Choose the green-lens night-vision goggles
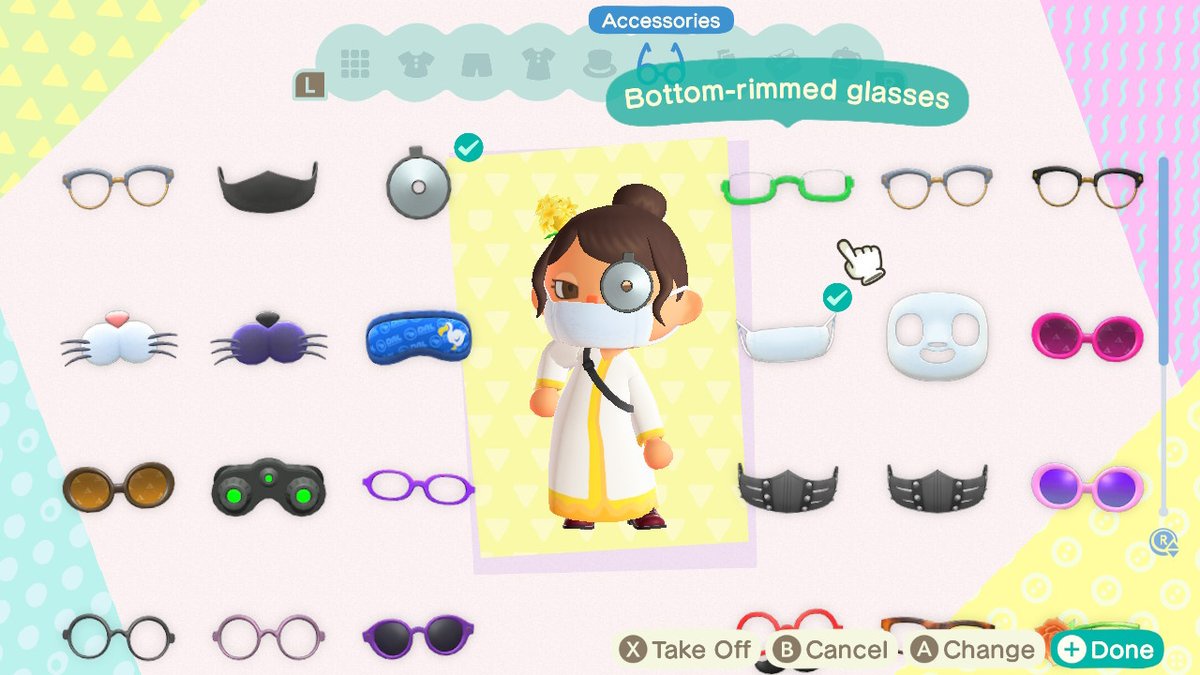Image resolution: width=1200 pixels, height=675 pixels. point(268,487)
